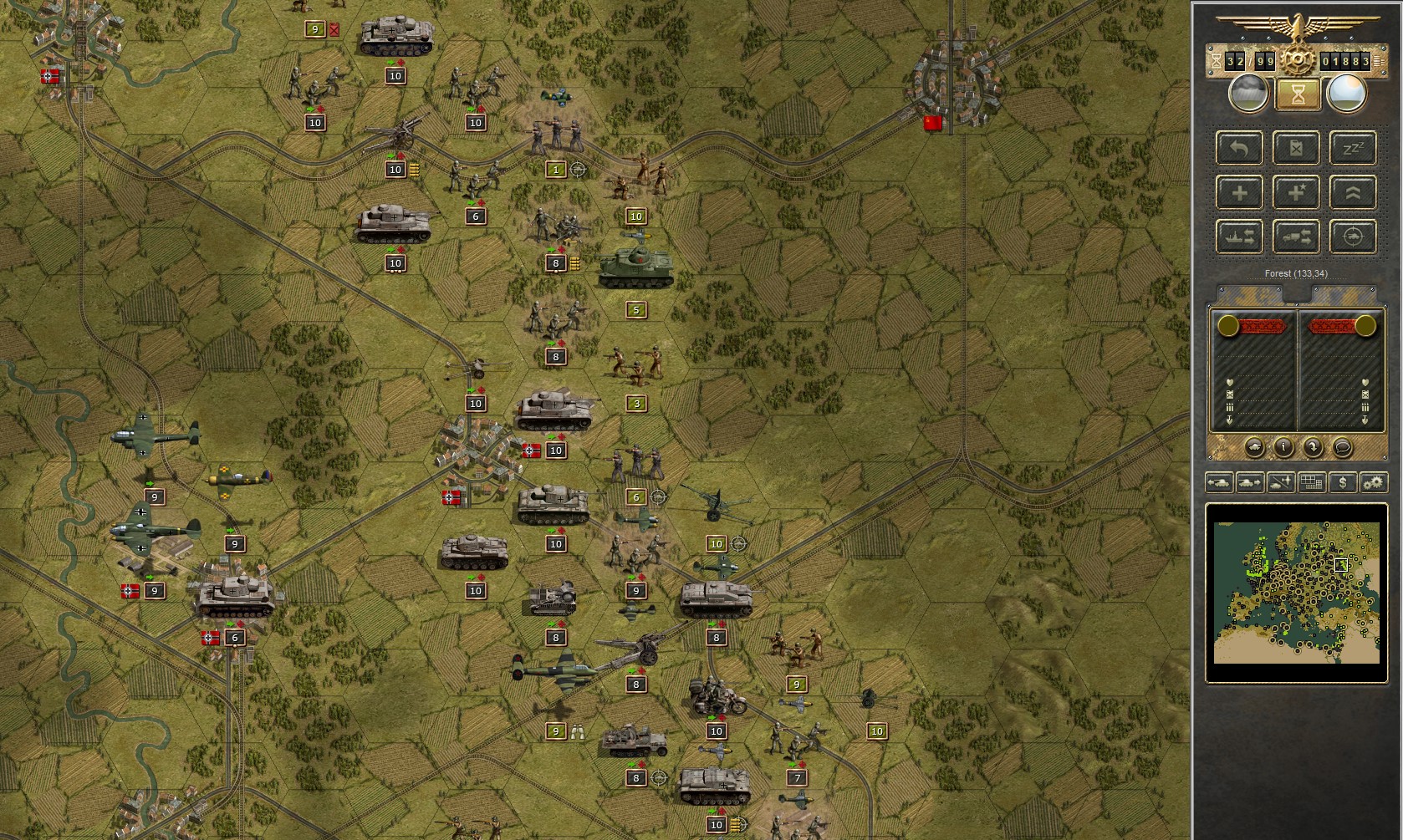
Task: Click the Resupply fuel and ammo icon
Action: click(x=1296, y=148)
